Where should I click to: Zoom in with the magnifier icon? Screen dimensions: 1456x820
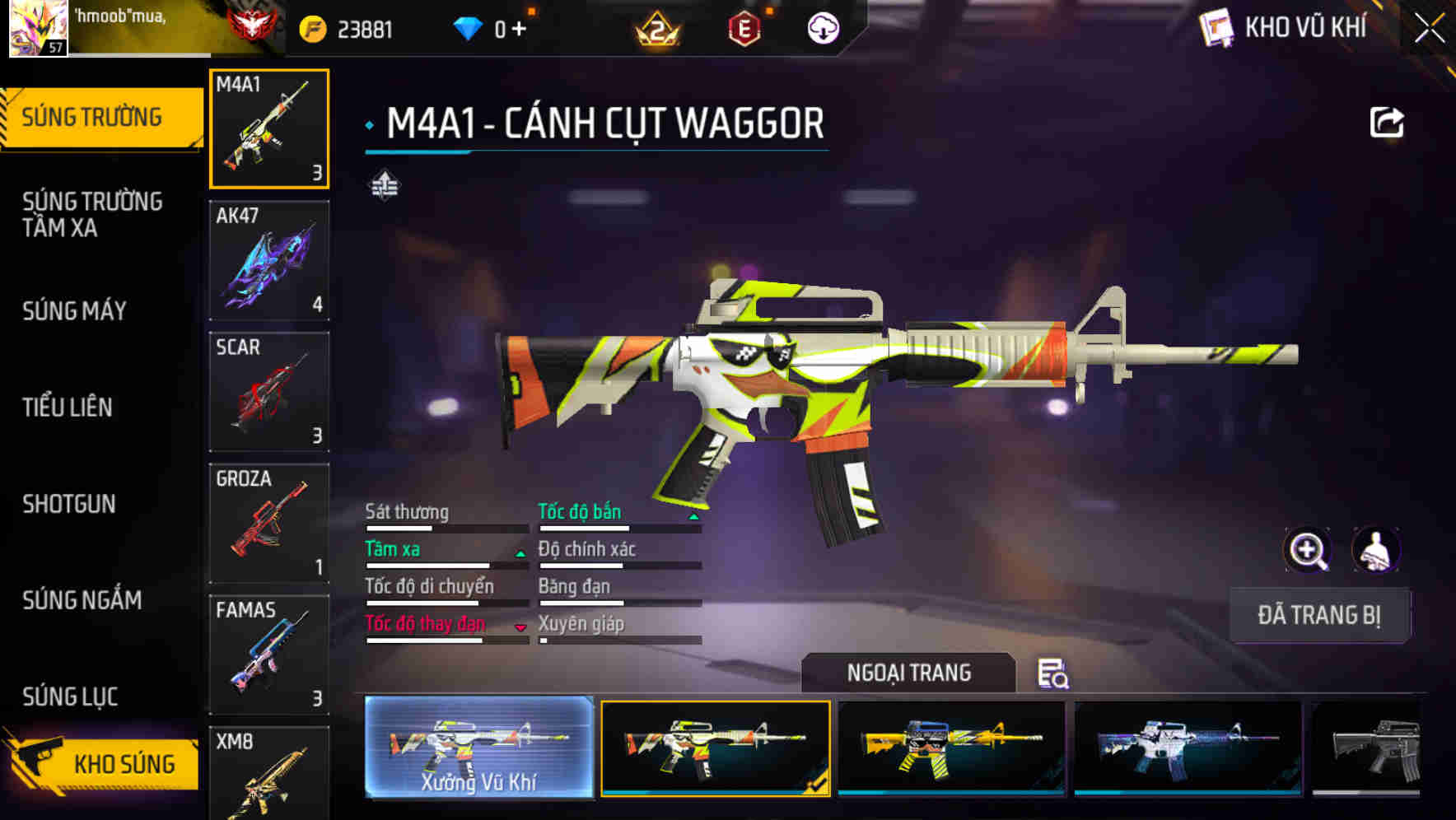[1308, 550]
